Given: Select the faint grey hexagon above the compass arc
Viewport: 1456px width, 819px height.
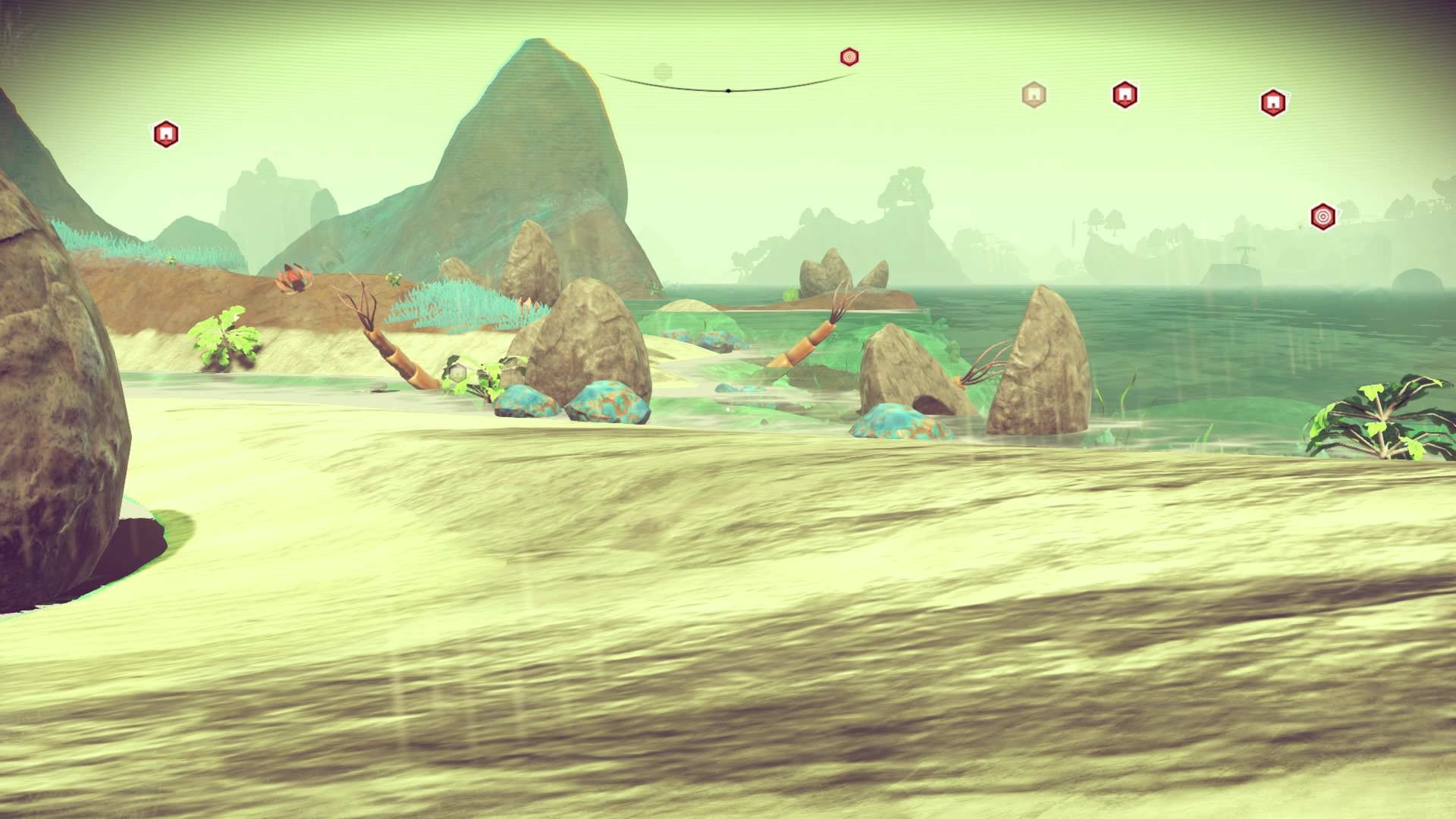Looking at the screenshot, I should (x=664, y=72).
